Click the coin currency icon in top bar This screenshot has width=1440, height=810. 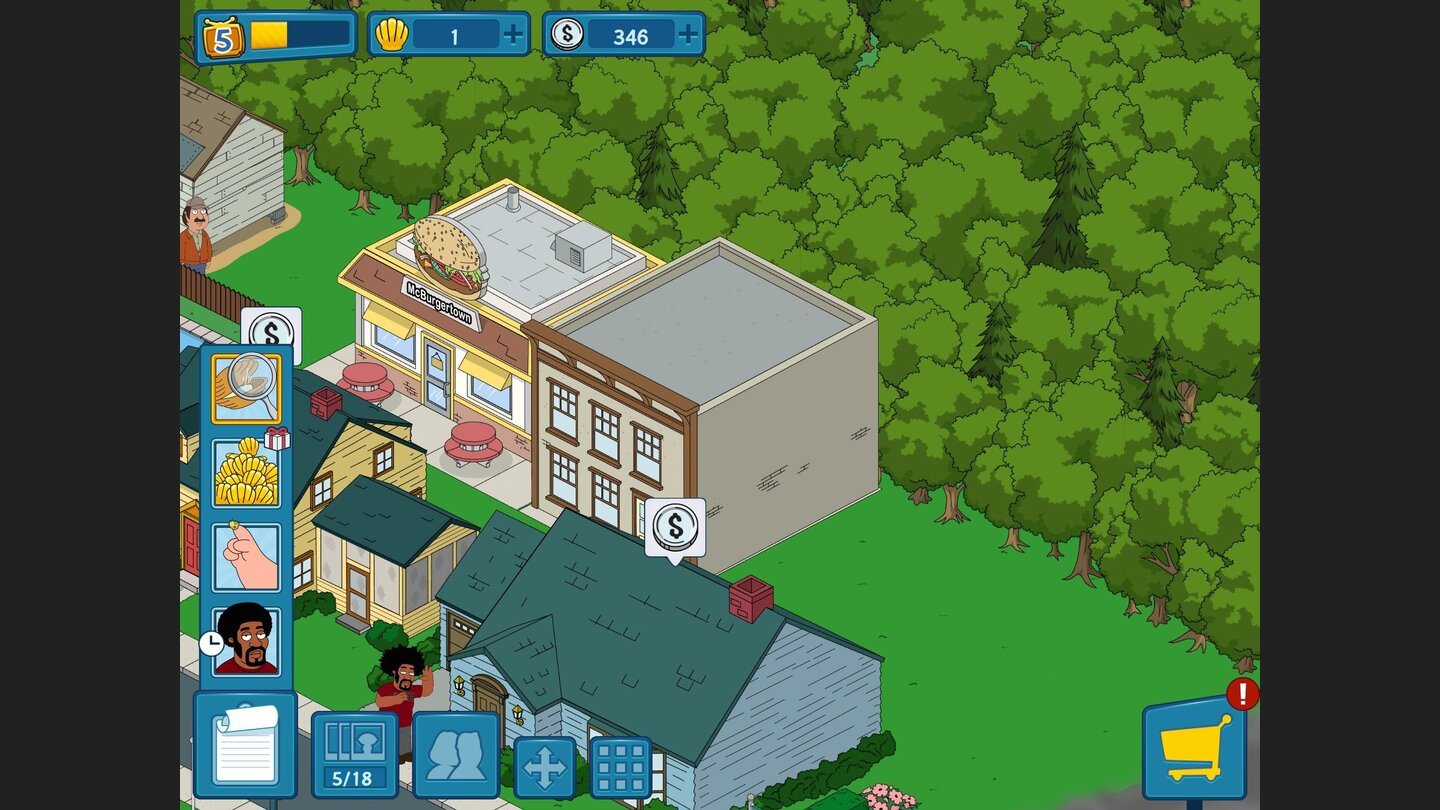[570, 33]
